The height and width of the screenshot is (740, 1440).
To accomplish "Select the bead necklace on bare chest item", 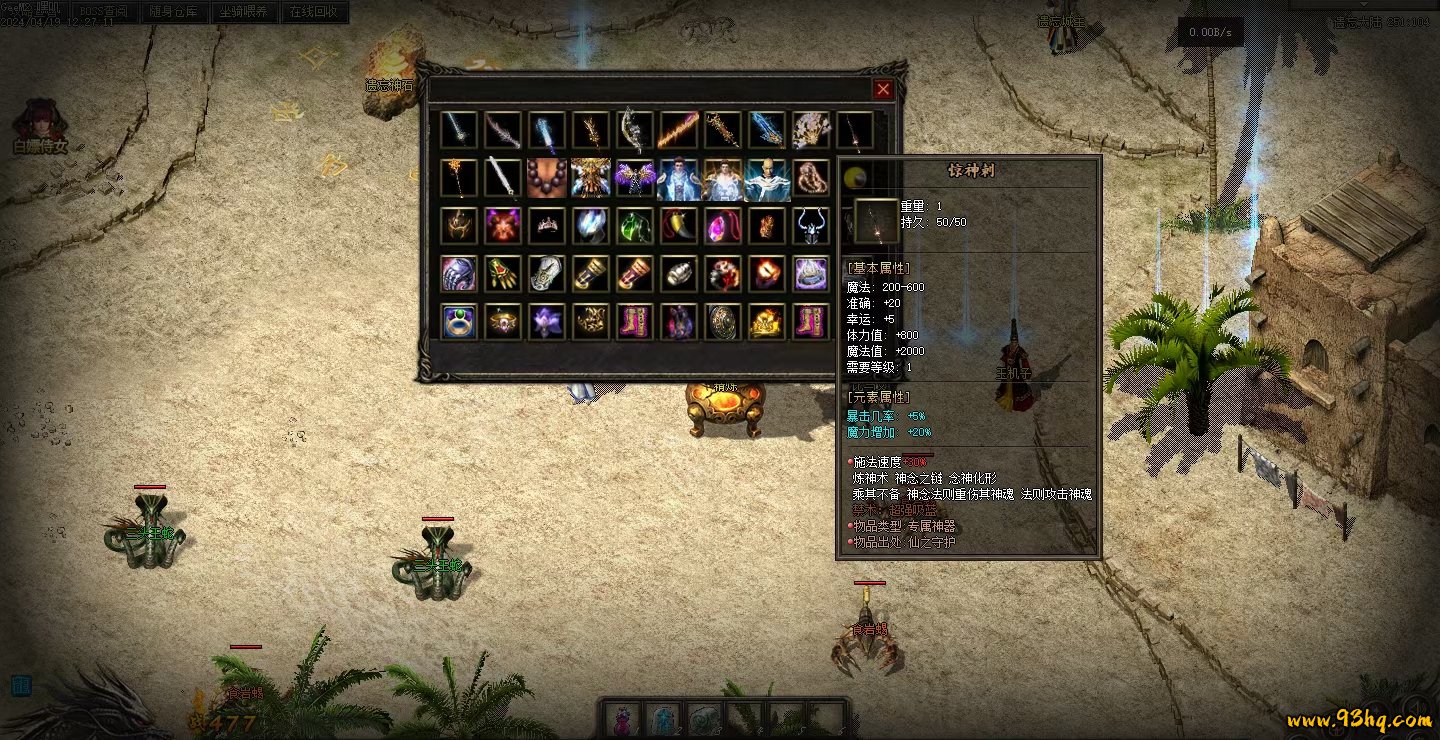I will [547, 179].
